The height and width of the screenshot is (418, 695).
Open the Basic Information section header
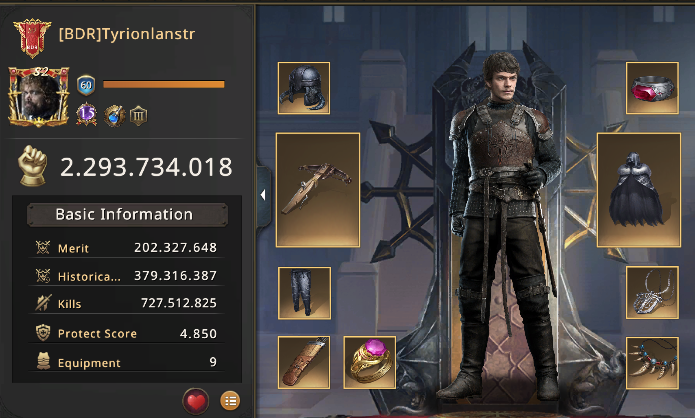tap(124, 214)
